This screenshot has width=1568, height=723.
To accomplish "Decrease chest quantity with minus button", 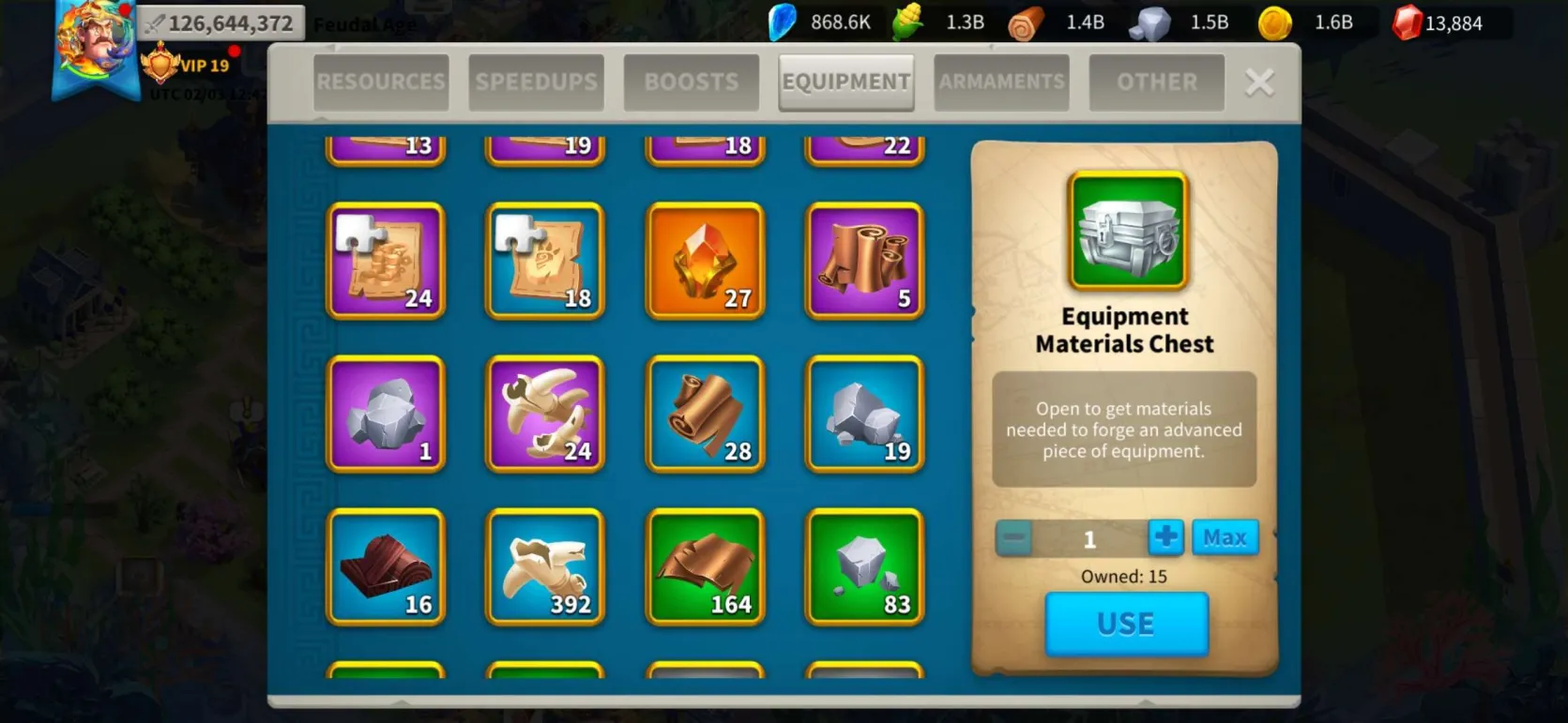I will point(1013,538).
